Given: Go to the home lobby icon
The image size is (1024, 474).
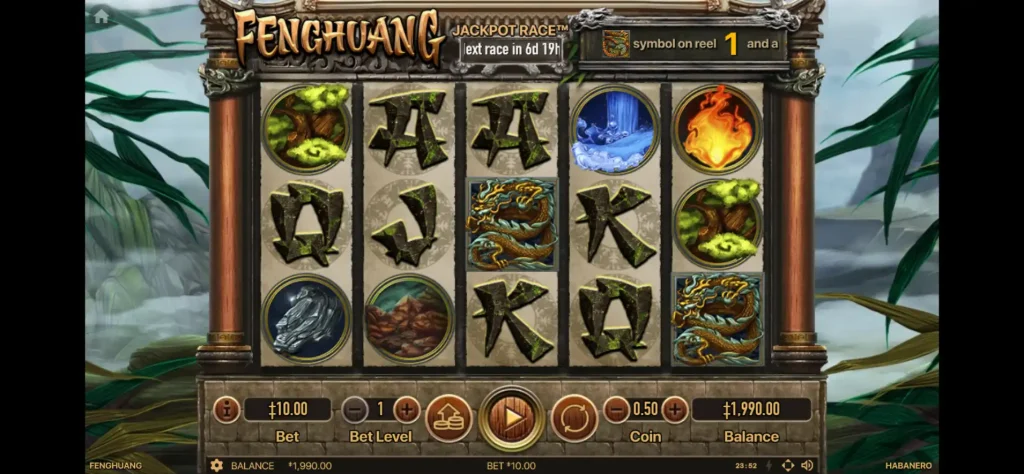Looking at the screenshot, I should 100,17.
